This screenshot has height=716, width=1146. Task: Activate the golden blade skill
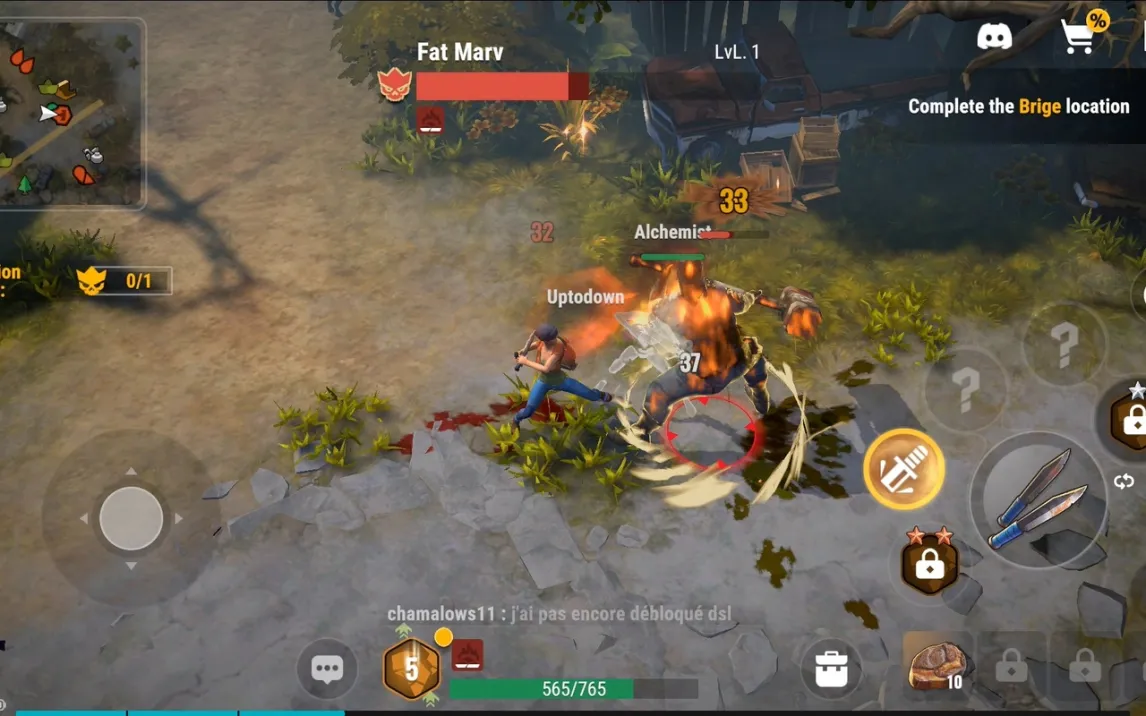coord(904,469)
